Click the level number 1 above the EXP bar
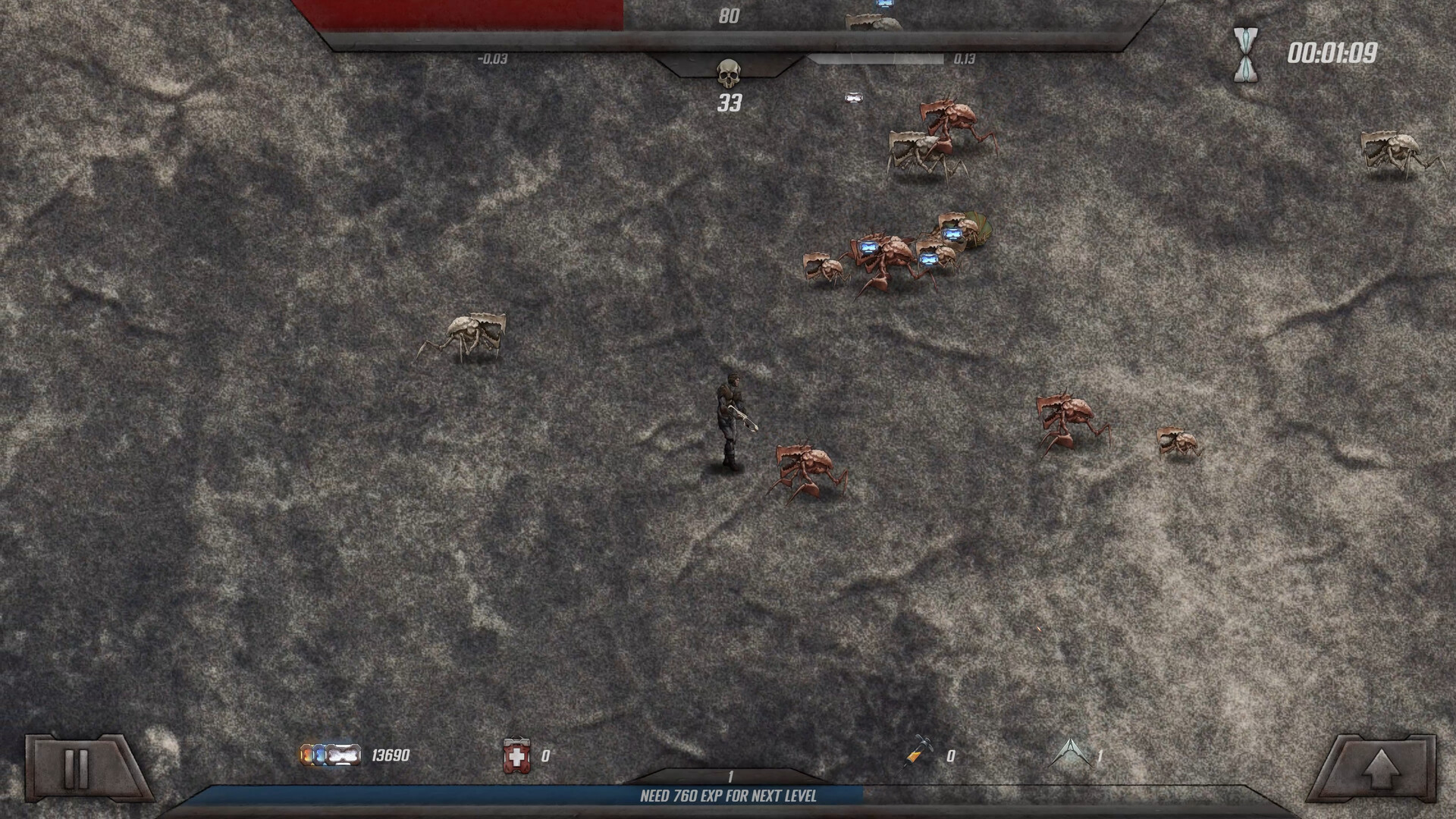The width and height of the screenshot is (1456, 819). 729,776
